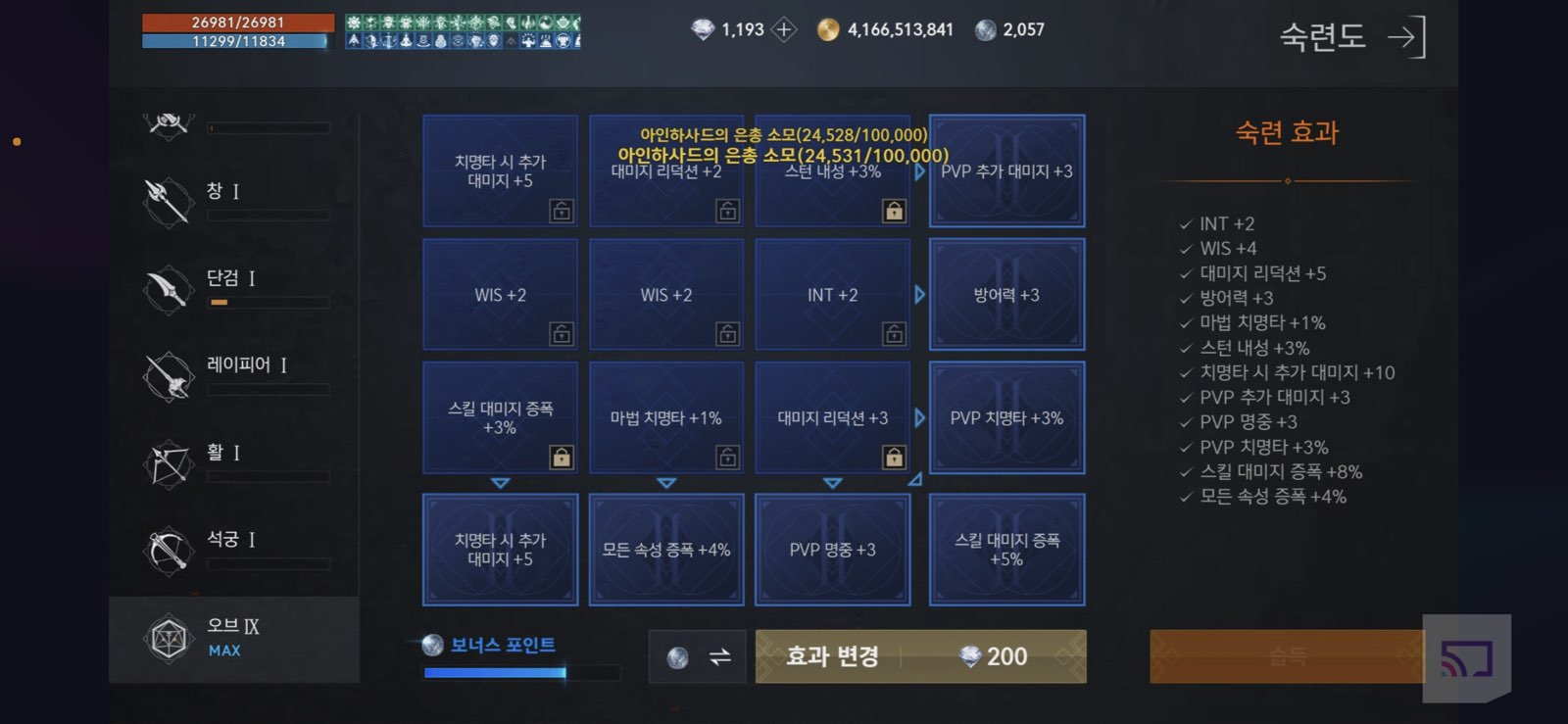Click the currency swap toggle button
This screenshot has height=724, width=1568.
coord(697,656)
